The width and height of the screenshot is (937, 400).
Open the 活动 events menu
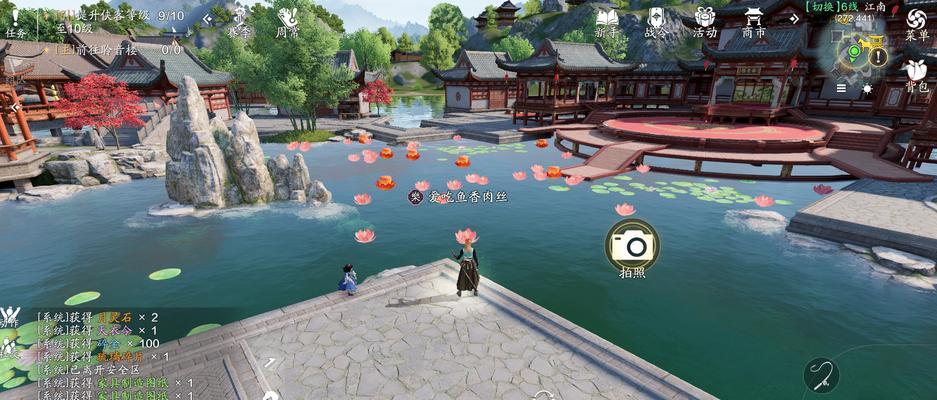click(x=705, y=20)
